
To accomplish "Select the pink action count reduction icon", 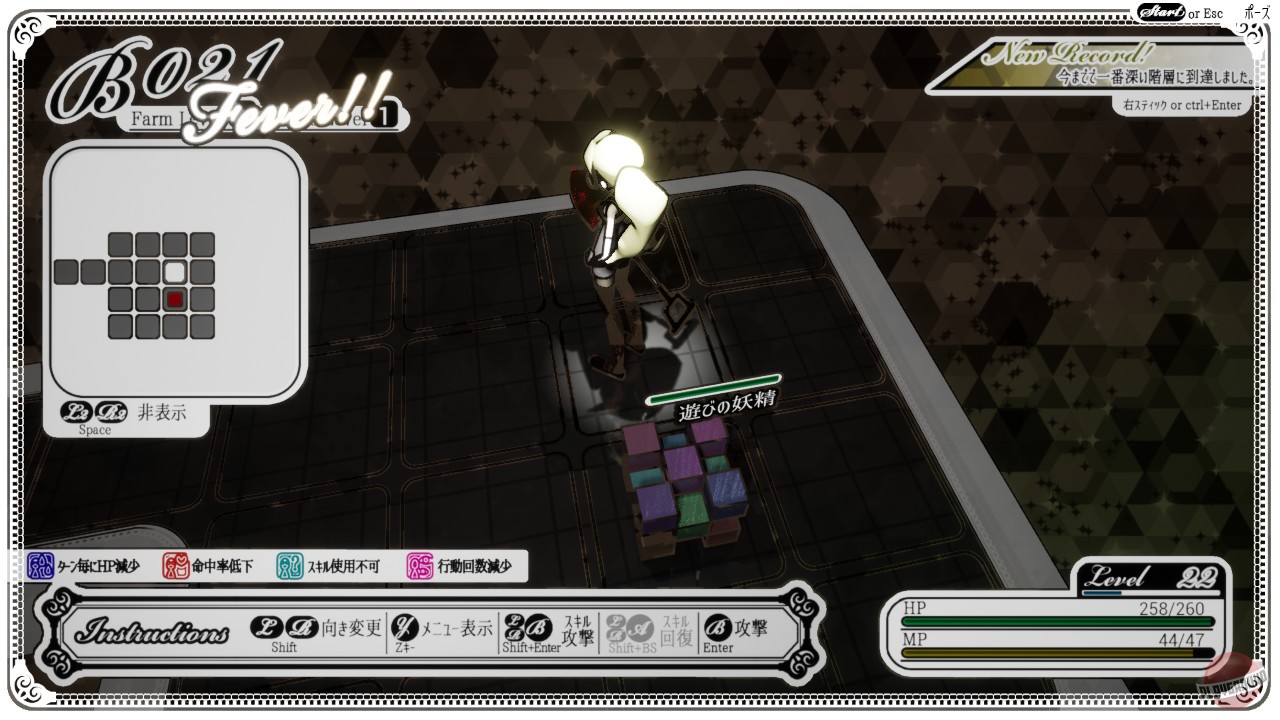I will tap(418, 564).
